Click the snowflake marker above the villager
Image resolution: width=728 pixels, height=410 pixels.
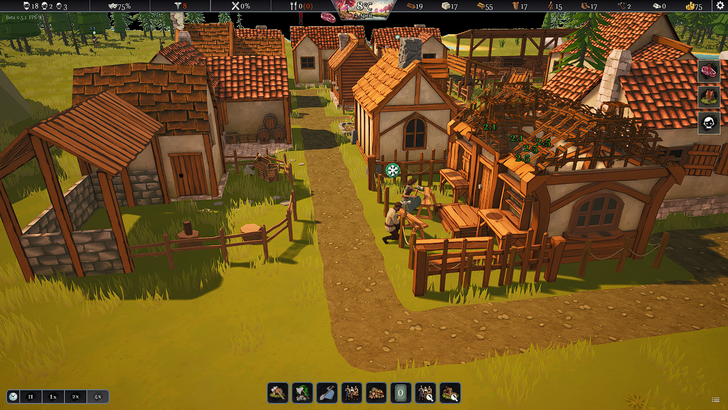[393, 170]
